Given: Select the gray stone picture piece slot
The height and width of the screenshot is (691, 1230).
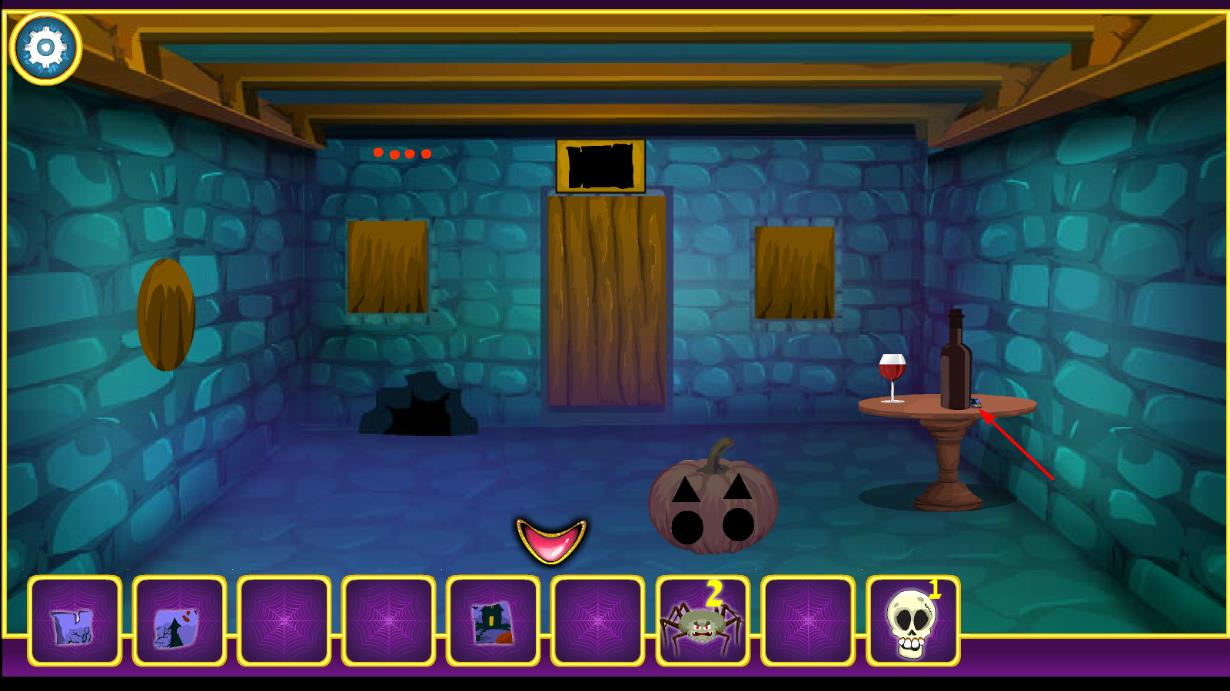Looking at the screenshot, I should point(75,622).
